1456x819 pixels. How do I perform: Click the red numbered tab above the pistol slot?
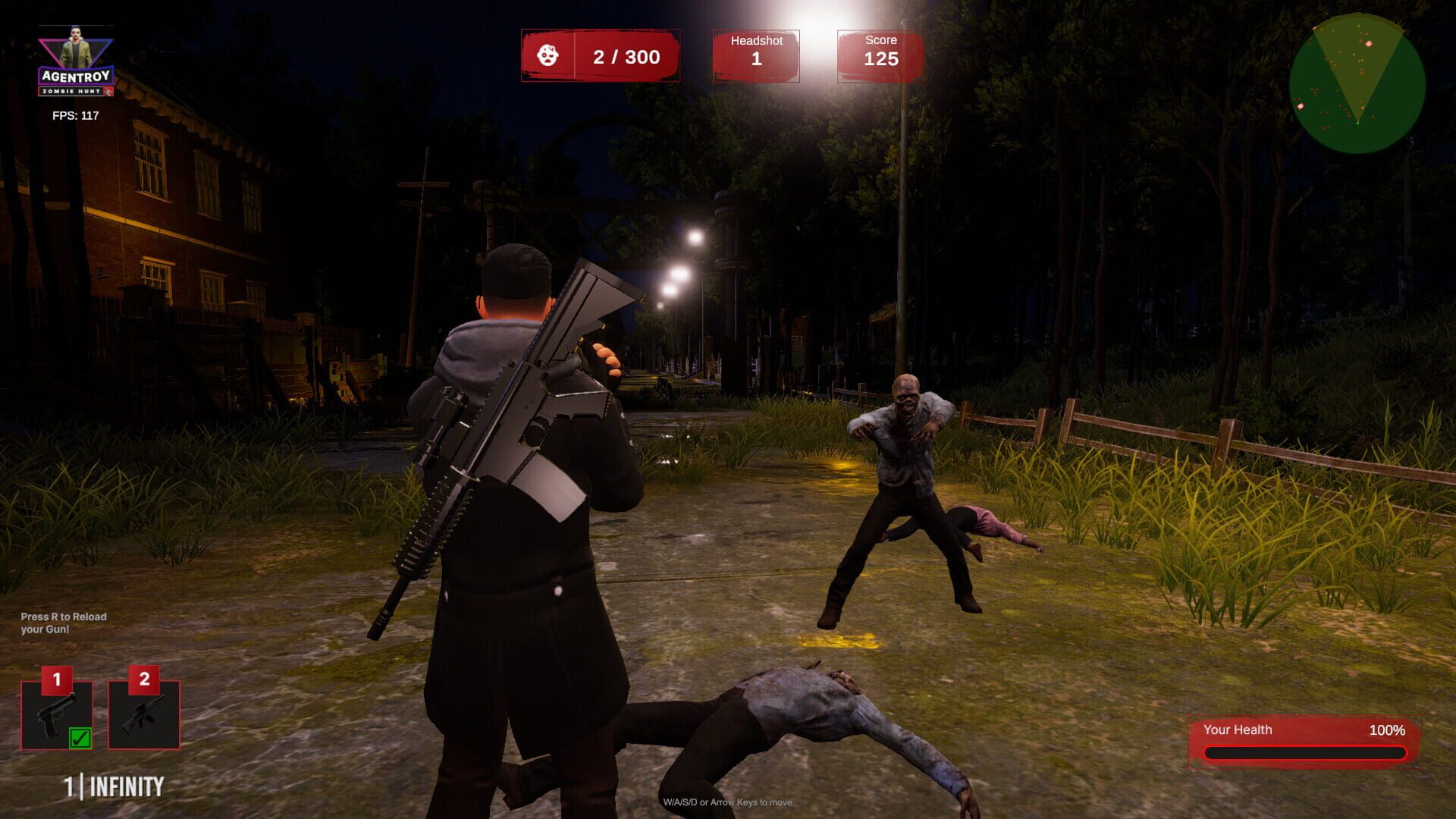coord(55,680)
